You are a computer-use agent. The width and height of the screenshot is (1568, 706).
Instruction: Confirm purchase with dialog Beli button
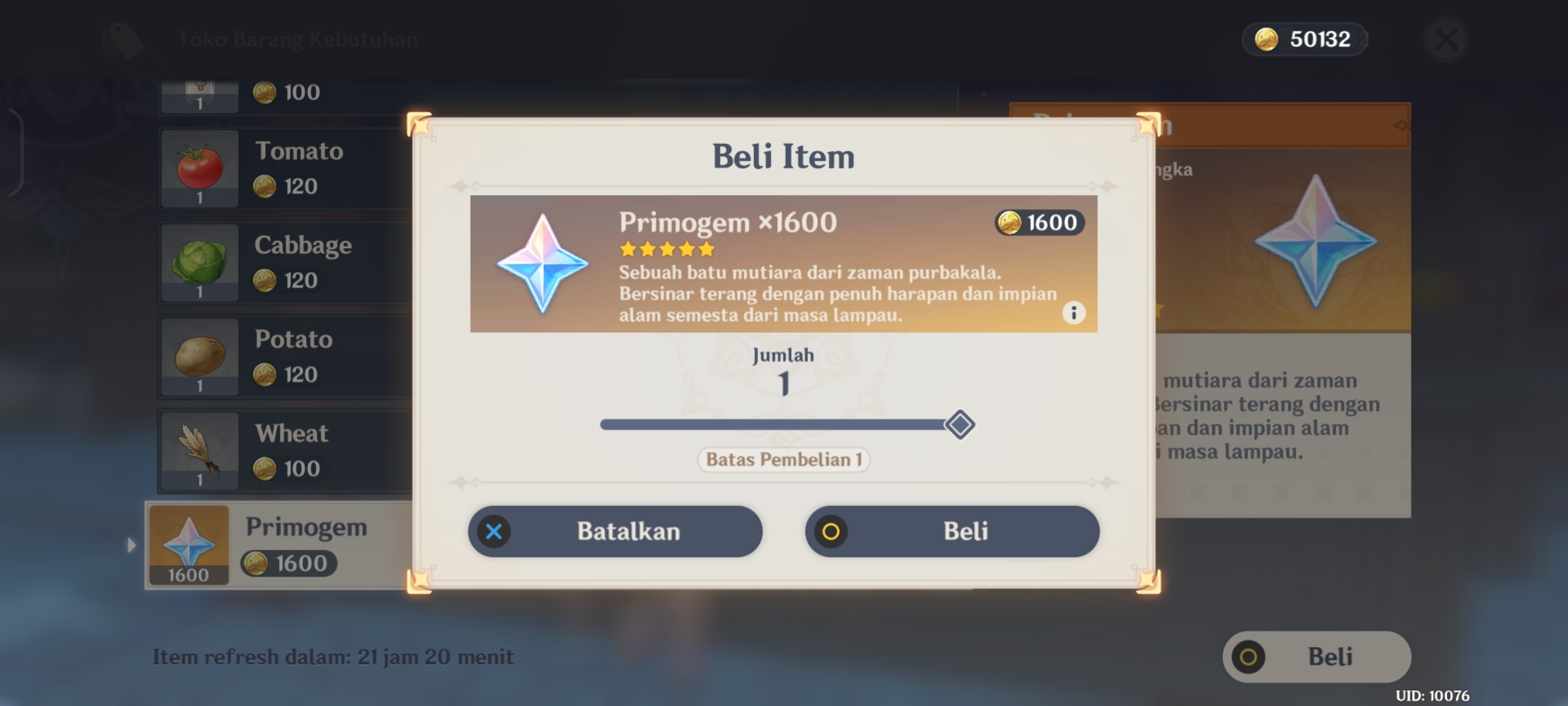(952, 531)
